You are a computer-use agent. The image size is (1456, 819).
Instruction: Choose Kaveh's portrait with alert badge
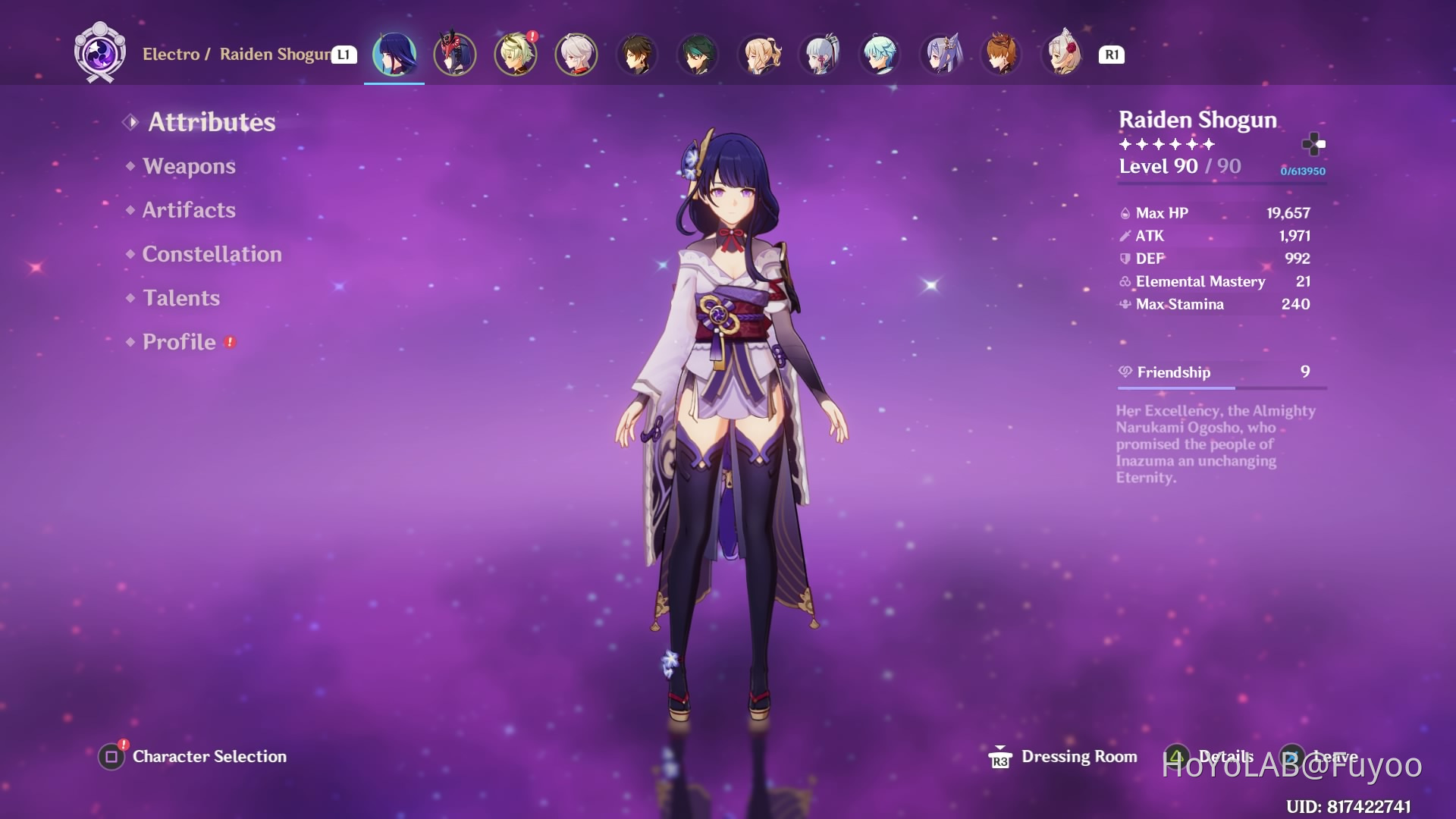click(x=516, y=55)
